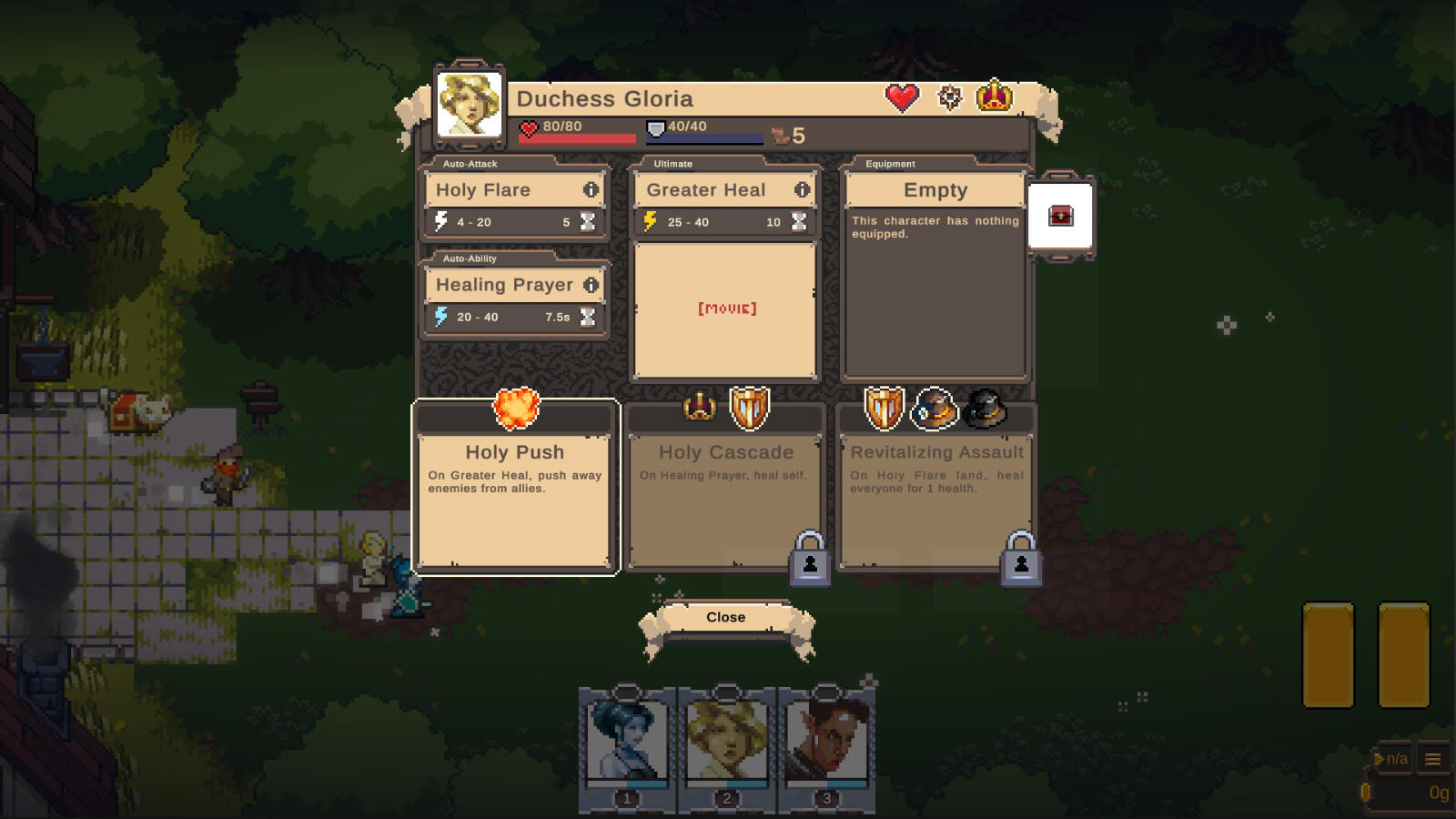The width and height of the screenshot is (1456, 819).
Task: Click the black hat icon above Revitalizing Assault
Action: 986,410
